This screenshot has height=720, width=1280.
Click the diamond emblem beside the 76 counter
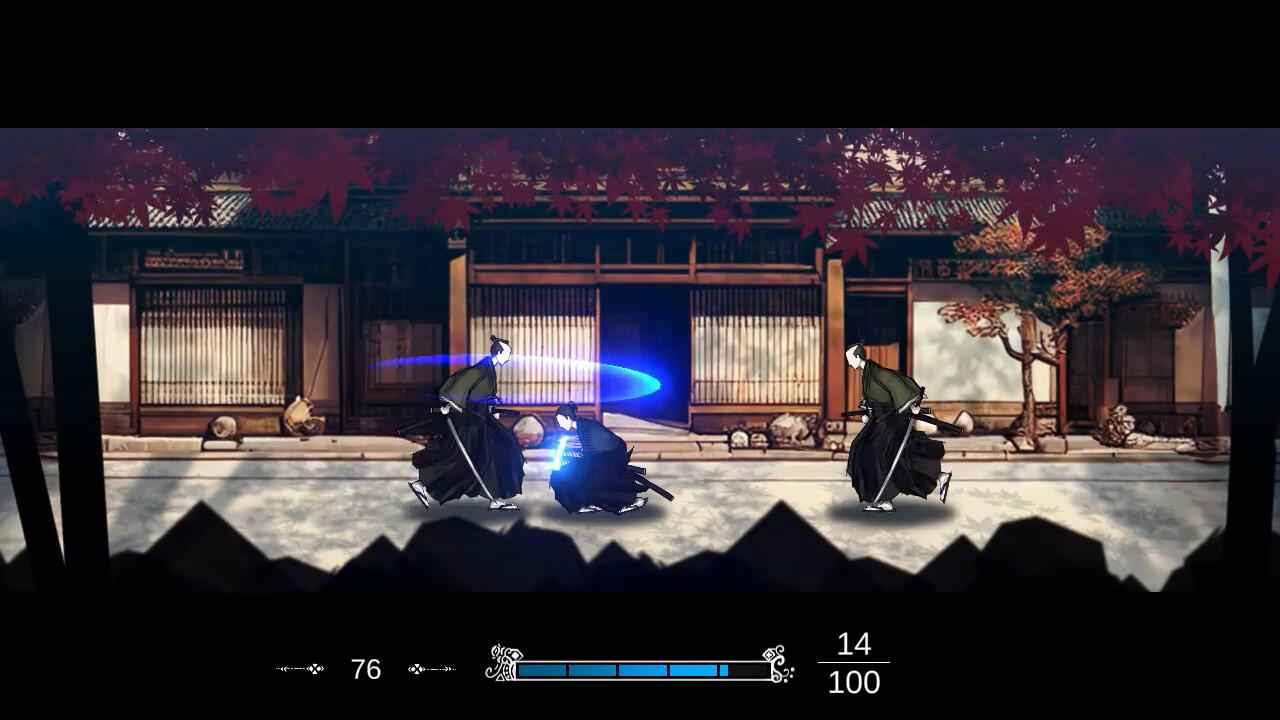pyautogui.click(x=315, y=667)
